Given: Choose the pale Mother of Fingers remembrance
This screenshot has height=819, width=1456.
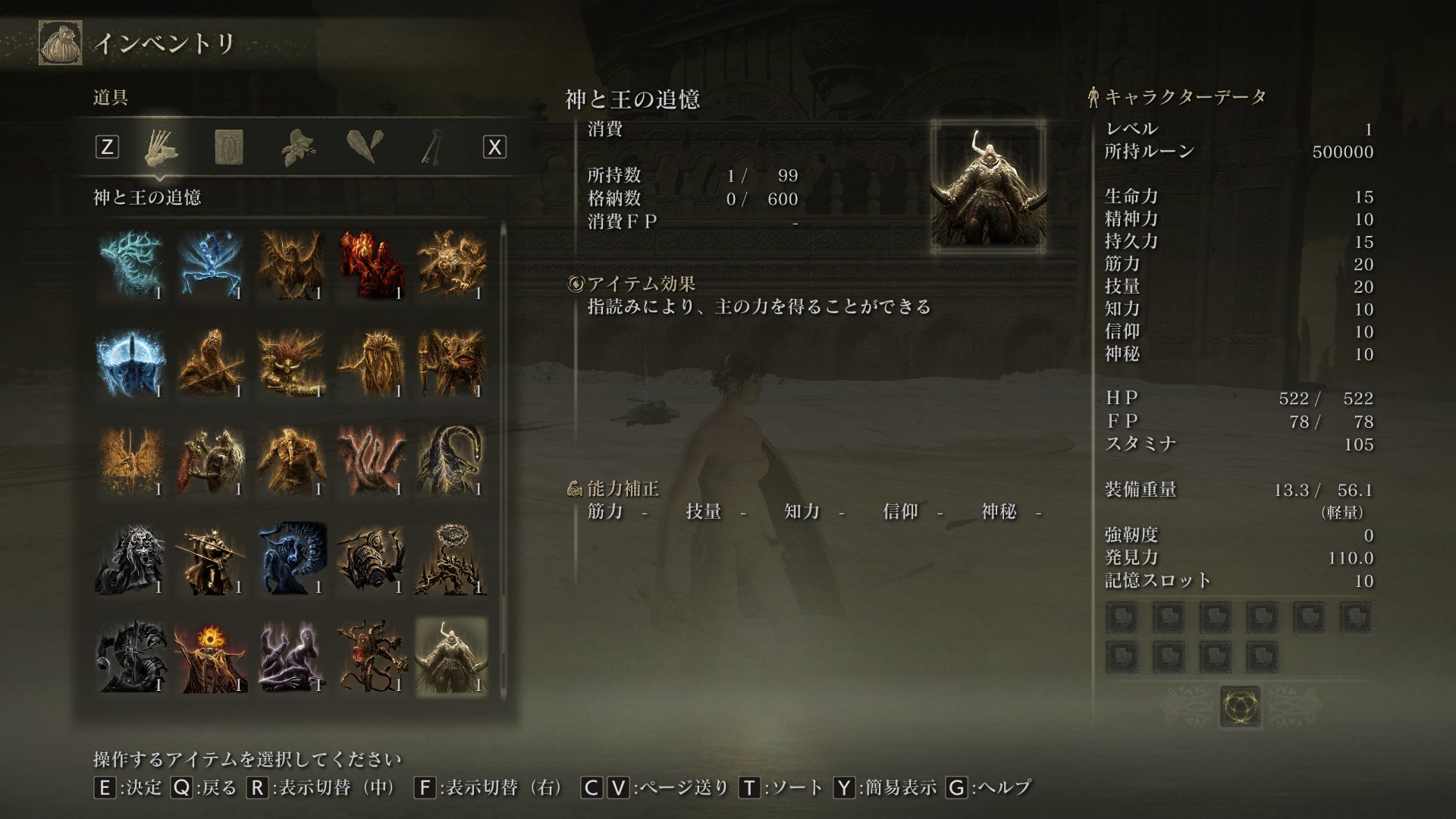Looking at the screenshot, I should [x=291, y=657].
